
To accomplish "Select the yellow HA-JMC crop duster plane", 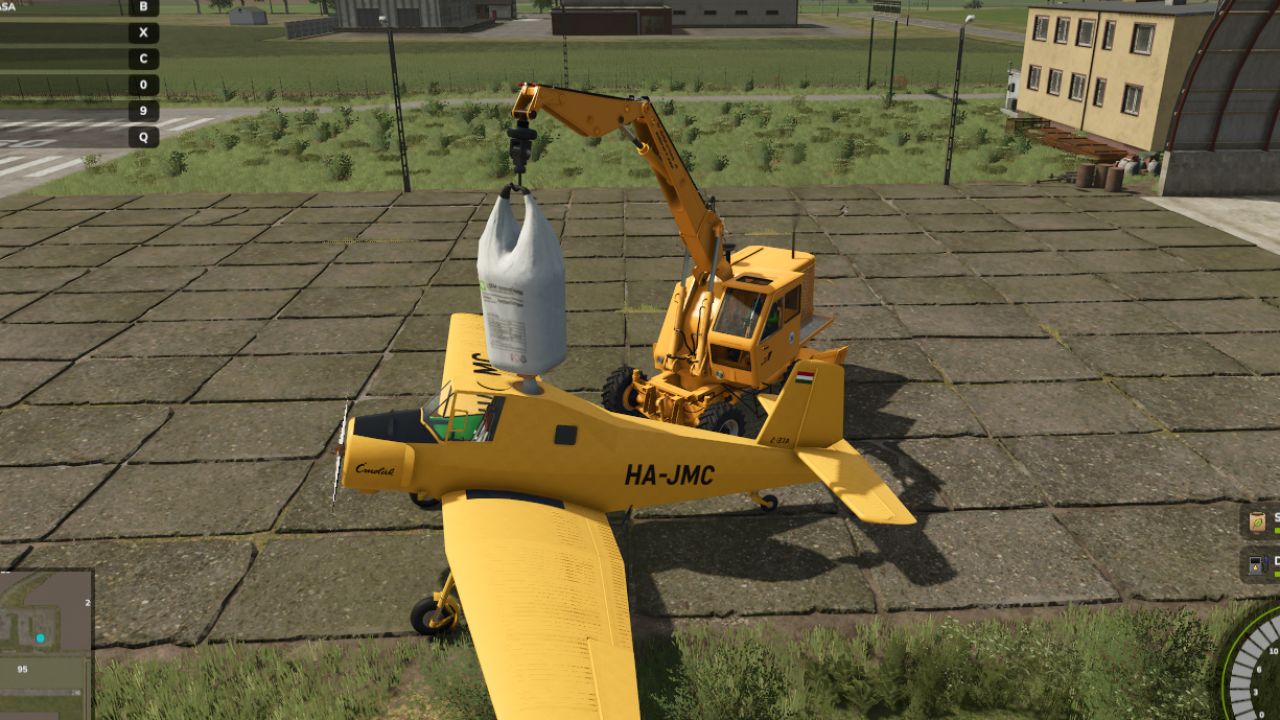I will [x=620, y=470].
